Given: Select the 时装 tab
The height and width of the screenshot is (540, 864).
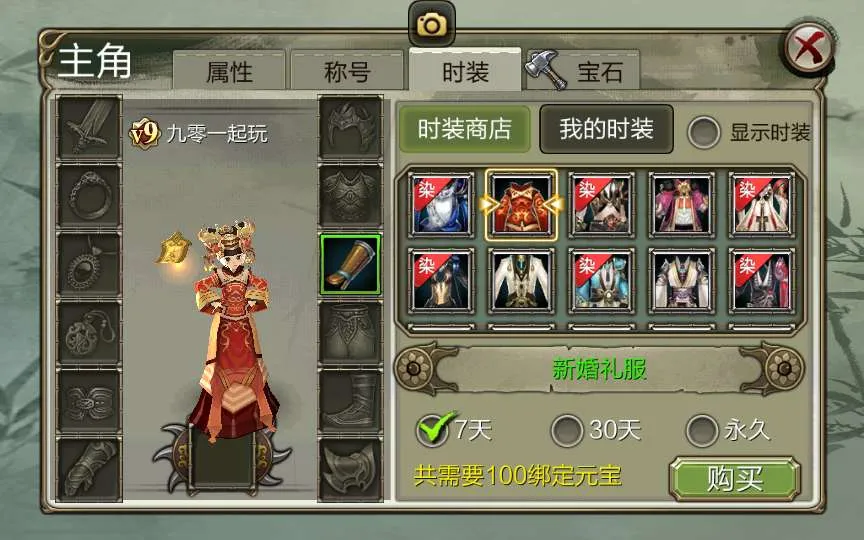Looking at the screenshot, I should coord(464,72).
